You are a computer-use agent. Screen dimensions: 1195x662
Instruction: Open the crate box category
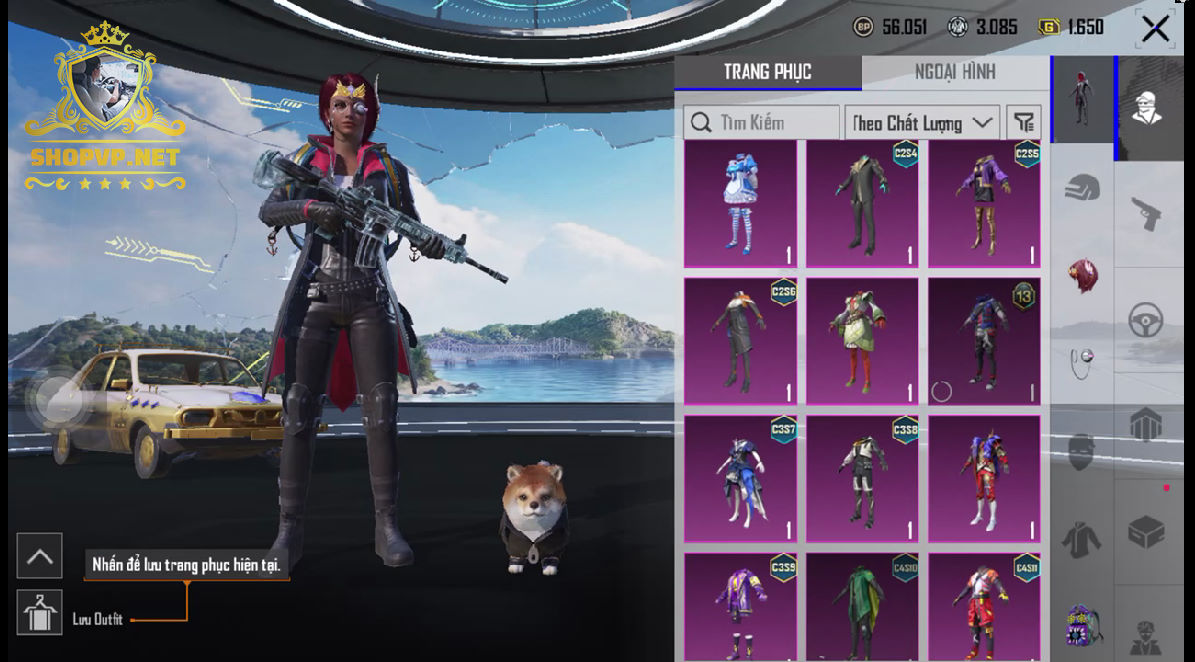(1146, 532)
